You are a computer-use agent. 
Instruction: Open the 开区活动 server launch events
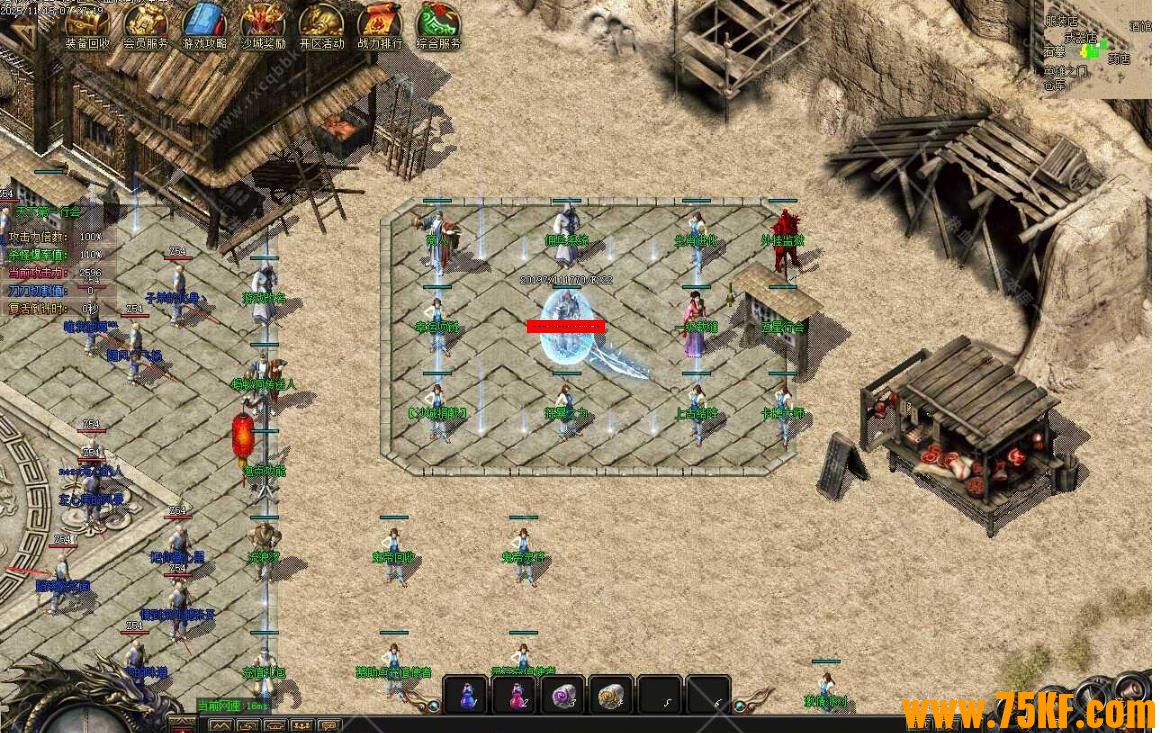[x=321, y=24]
